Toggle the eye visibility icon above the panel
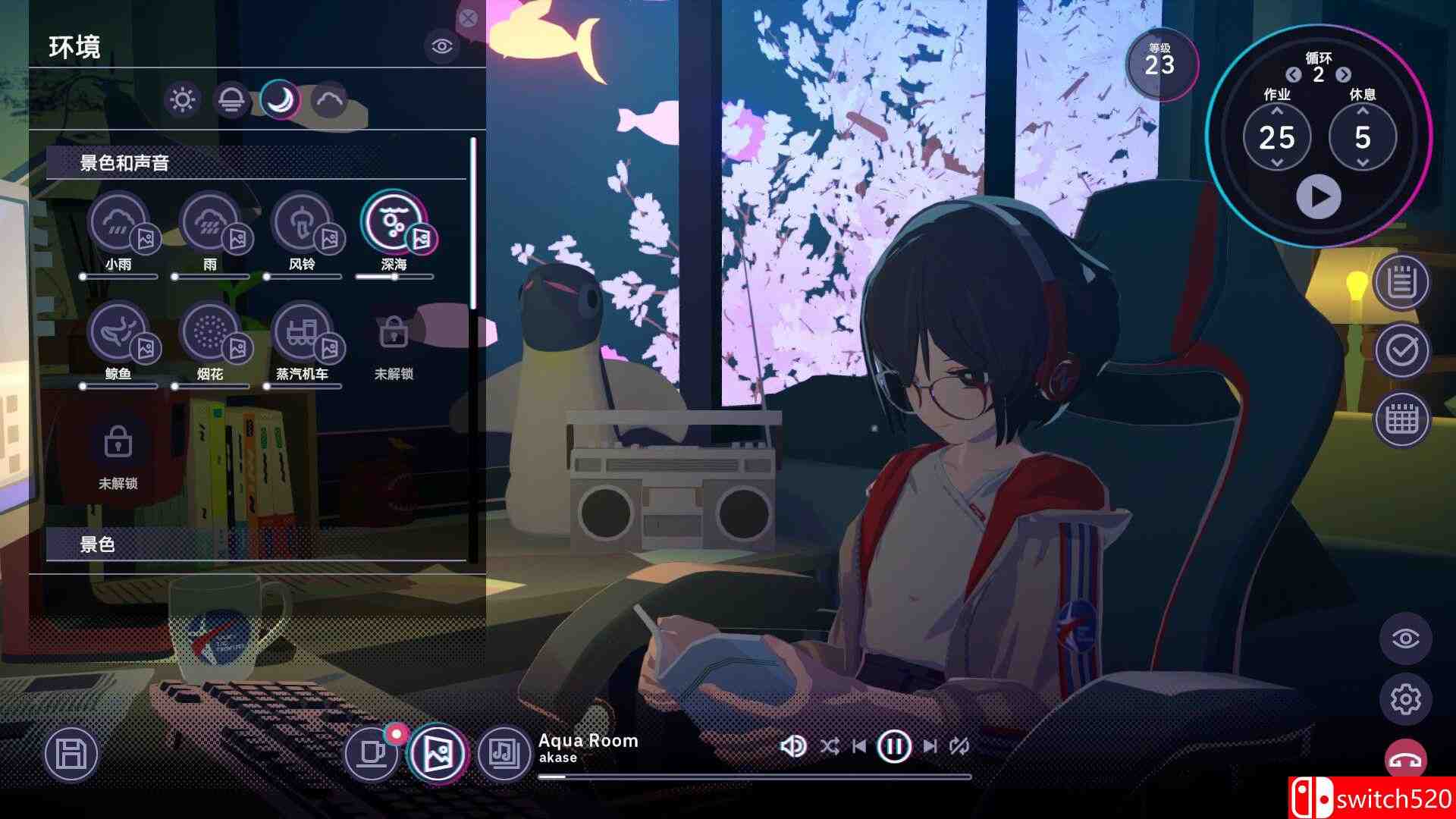The height and width of the screenshot is (819, 1456). pyautogui.click(x=444, y=45)
